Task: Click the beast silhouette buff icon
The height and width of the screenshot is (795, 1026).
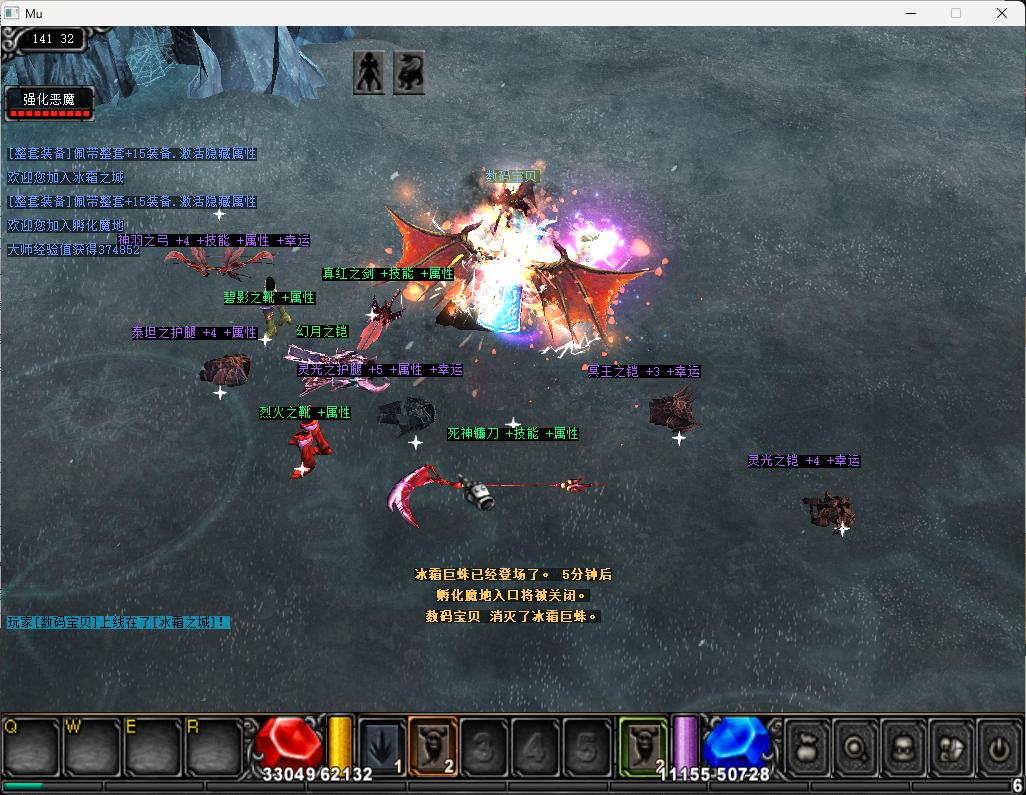Action: [x=409, y=72]
